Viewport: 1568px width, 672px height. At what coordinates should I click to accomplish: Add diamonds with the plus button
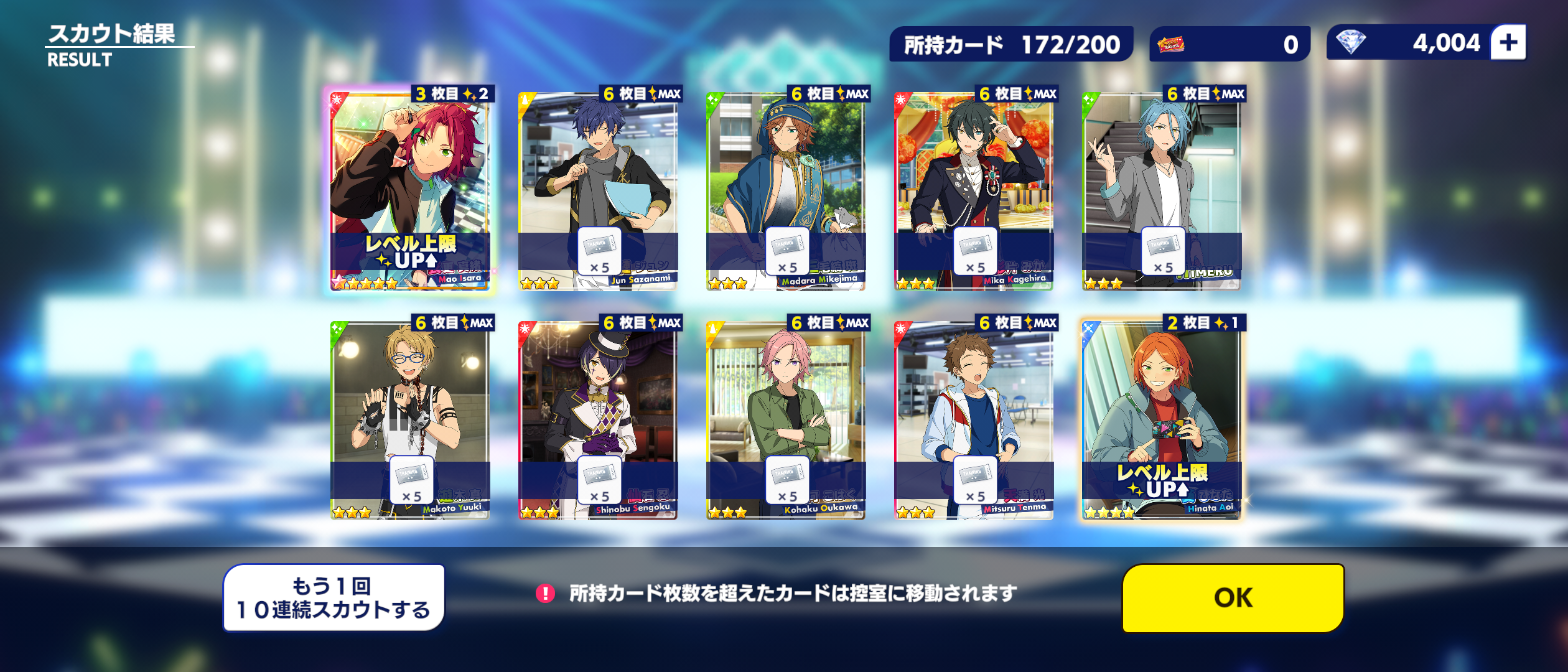point(1508,42)
